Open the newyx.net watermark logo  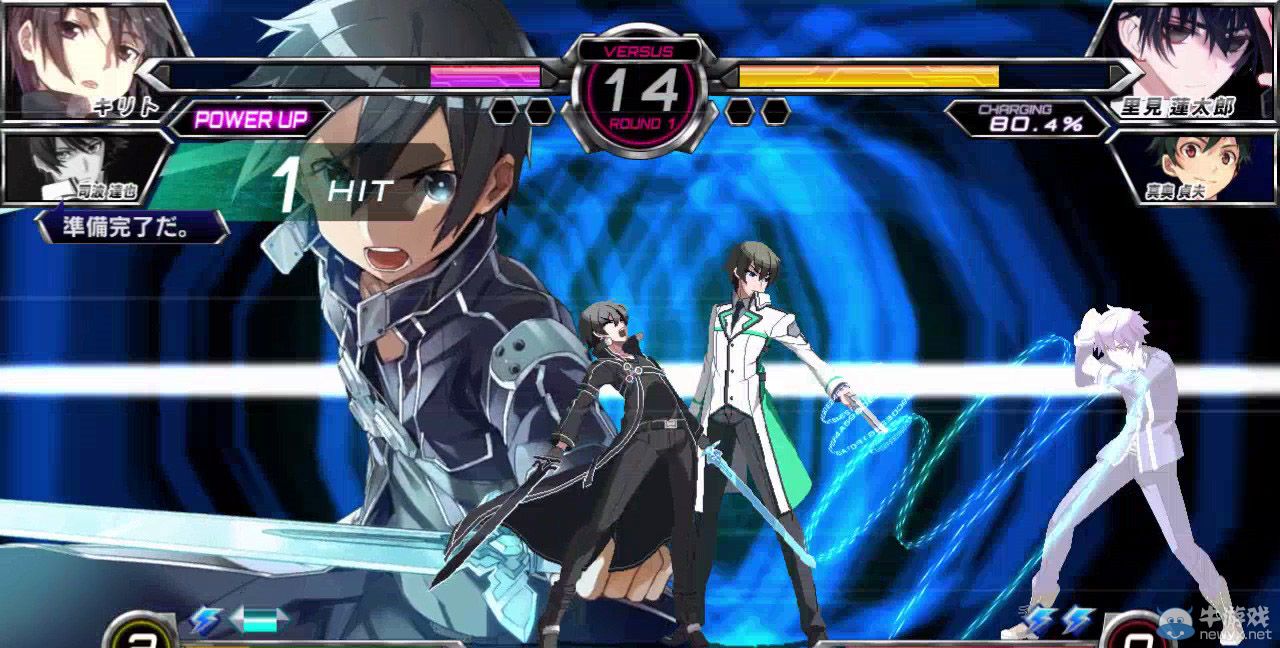1217,624
